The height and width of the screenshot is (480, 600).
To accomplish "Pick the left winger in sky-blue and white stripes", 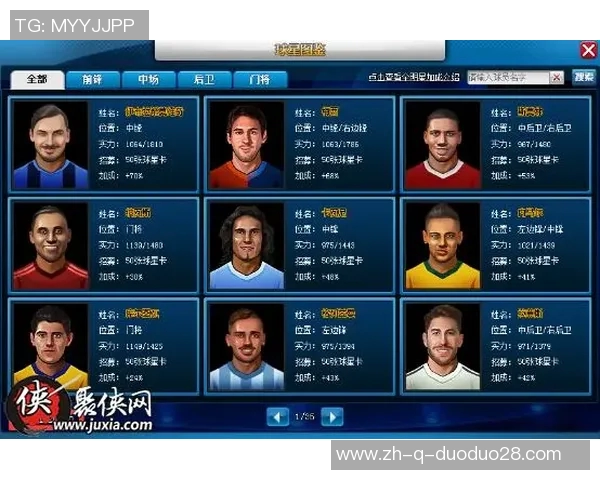I will click(x=246, y=346).
